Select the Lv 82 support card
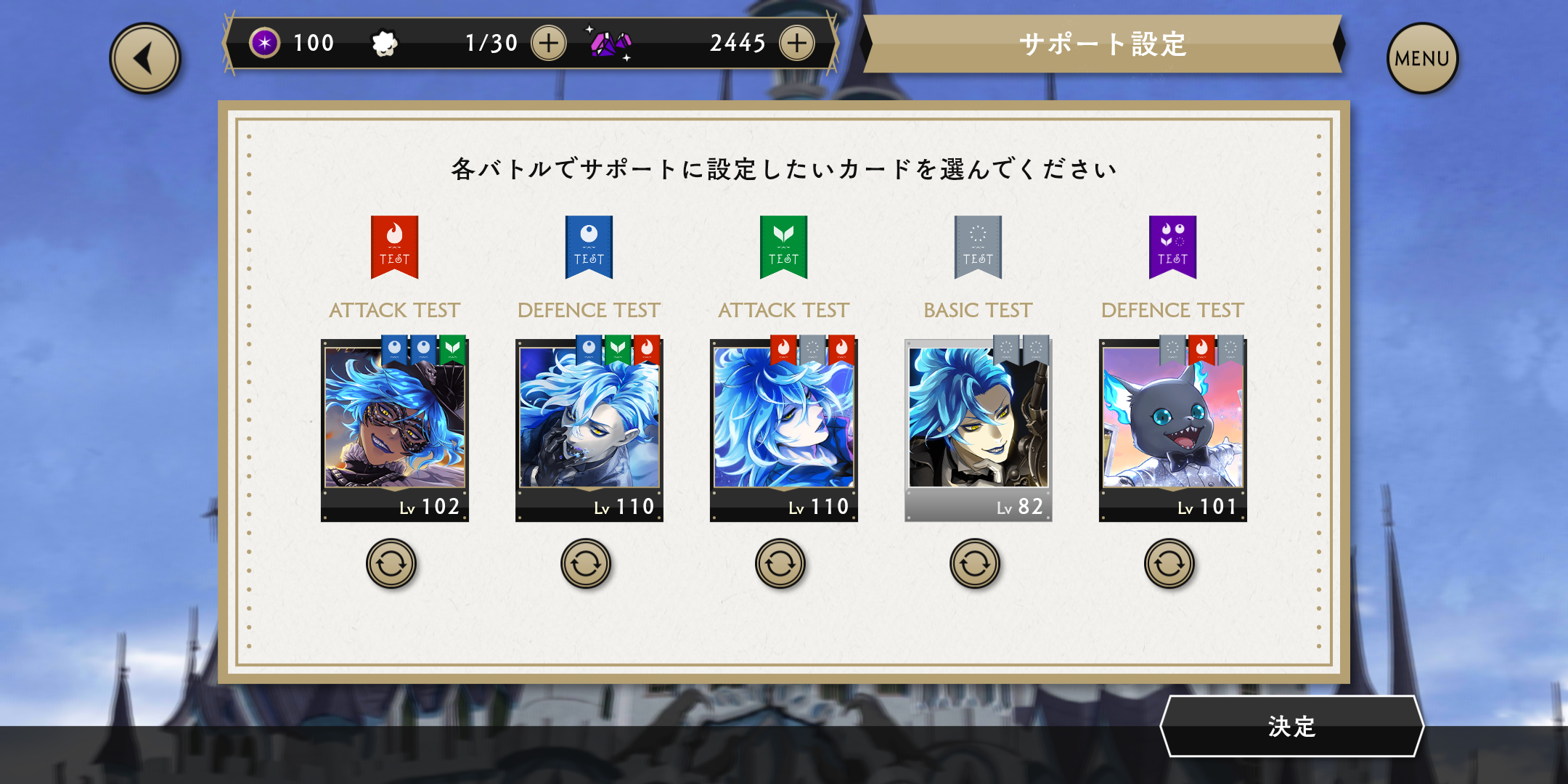This screenshot has width=1568, height=784. (x=978, y=428)
